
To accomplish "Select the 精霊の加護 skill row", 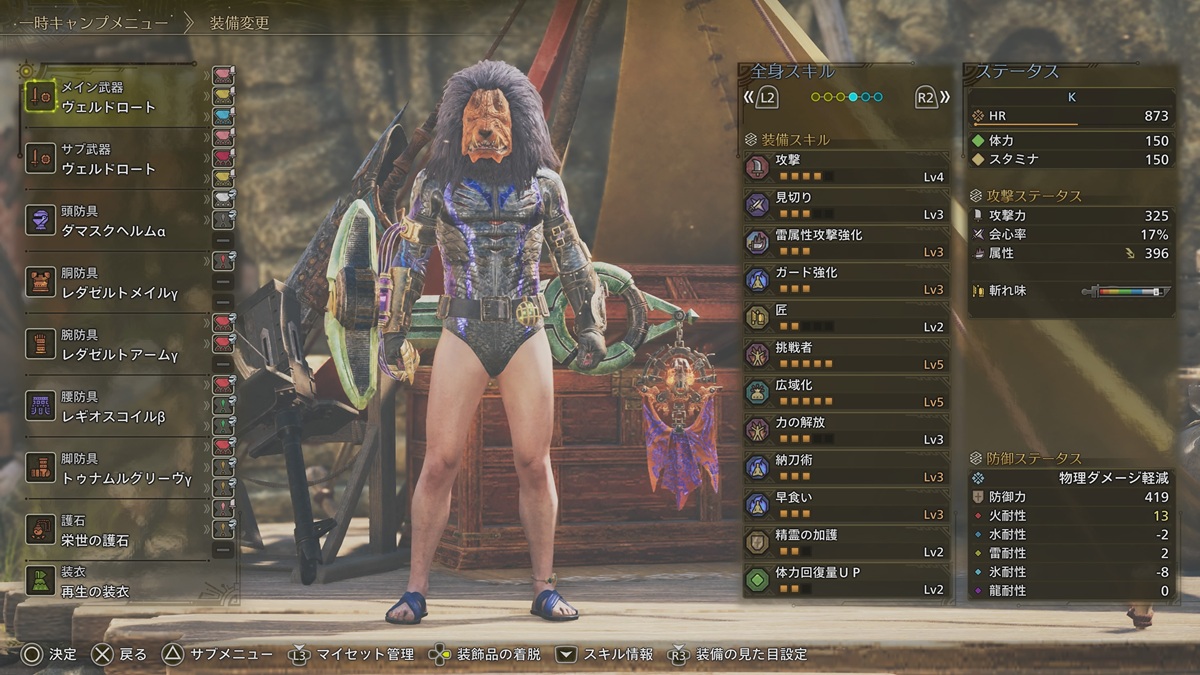I will pyautogui.click(x=845, y=543).
